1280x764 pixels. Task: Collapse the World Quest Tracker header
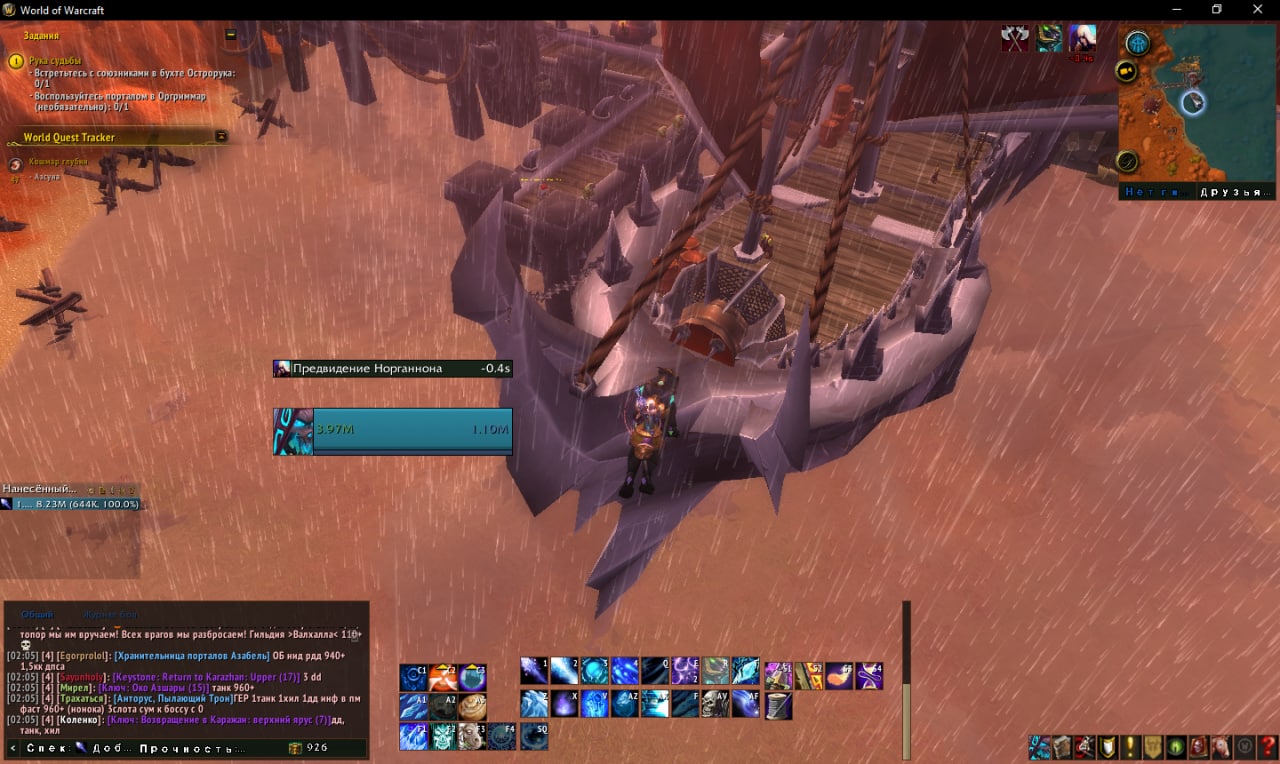[221, 137]
